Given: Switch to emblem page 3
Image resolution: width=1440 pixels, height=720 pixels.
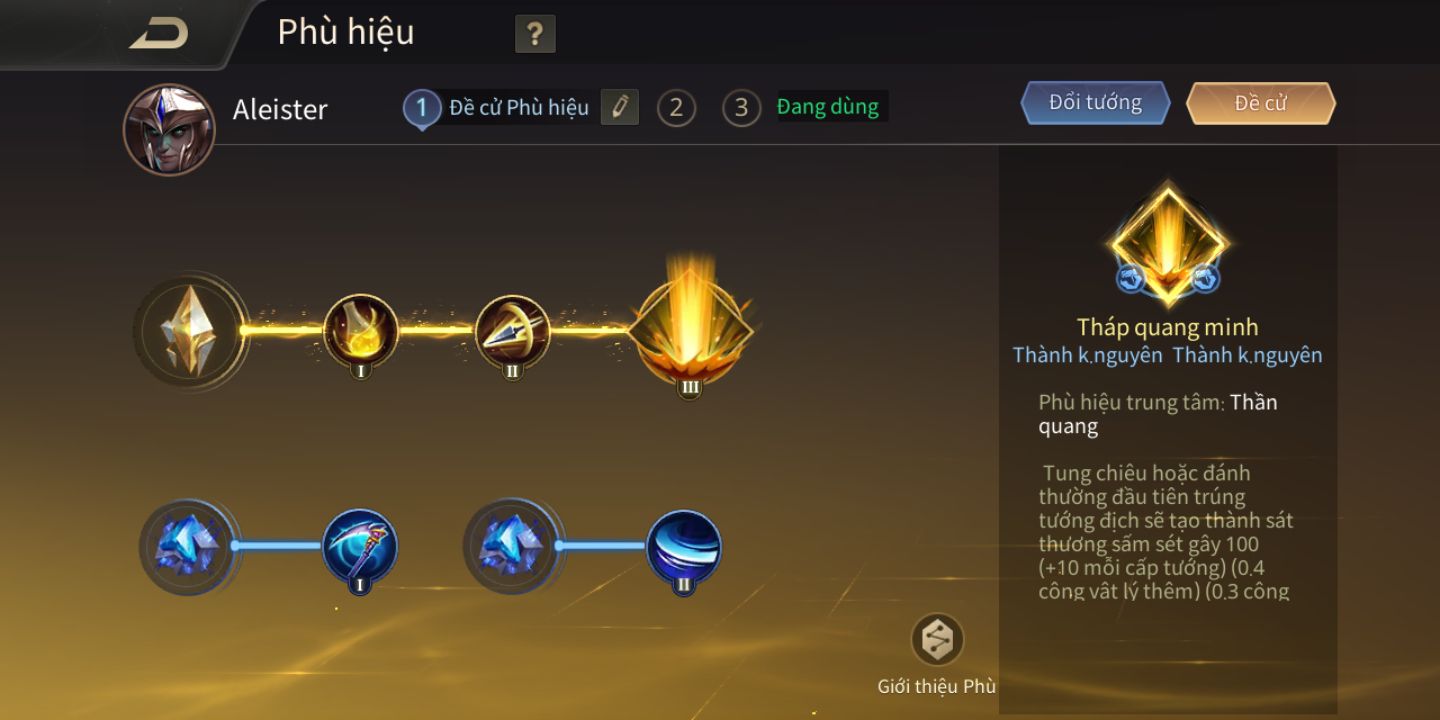Looking at the screenshot, I should (741, 108).
